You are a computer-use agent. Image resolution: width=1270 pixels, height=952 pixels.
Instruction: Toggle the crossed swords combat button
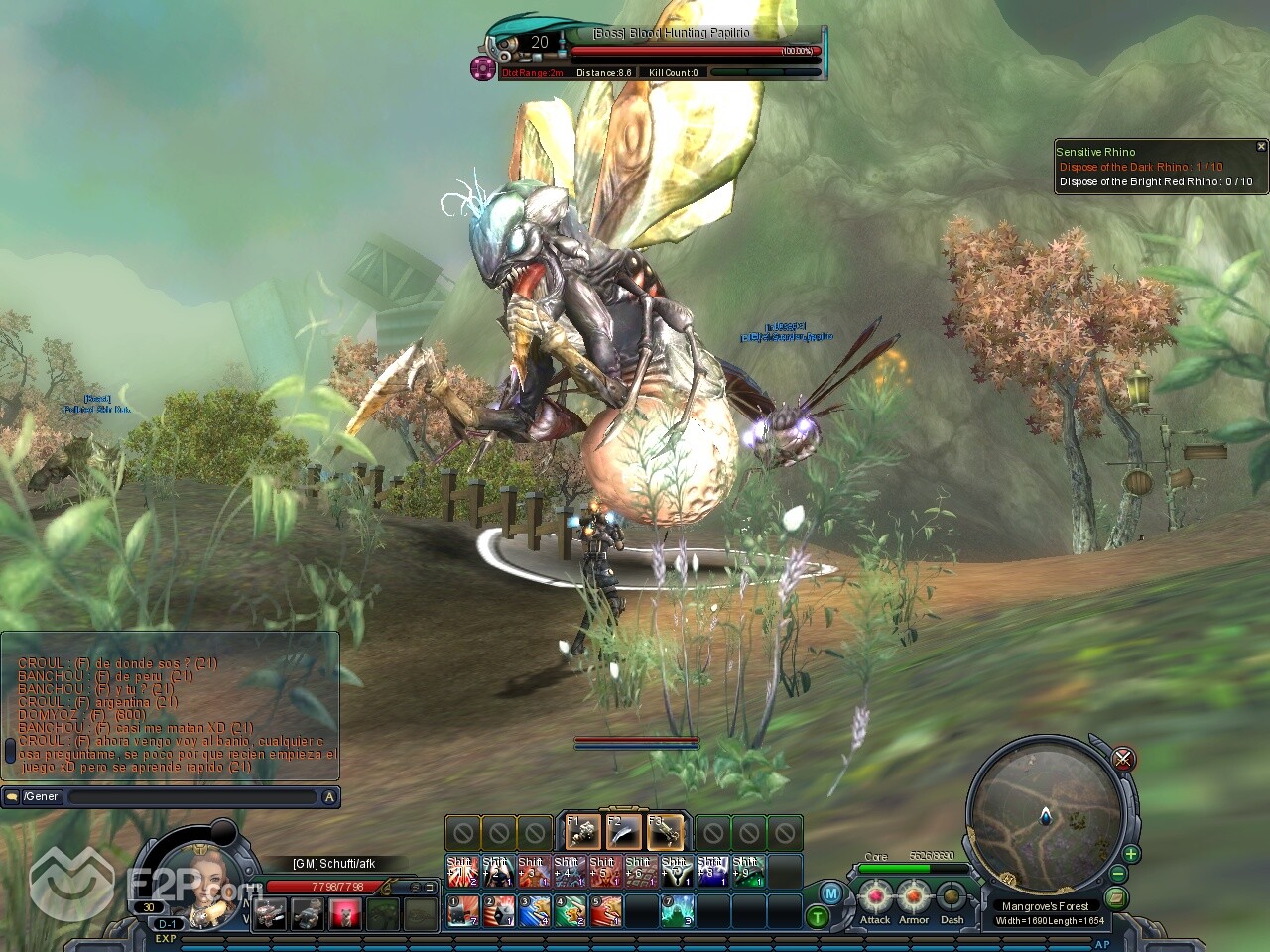click(x=1123, y=760)
